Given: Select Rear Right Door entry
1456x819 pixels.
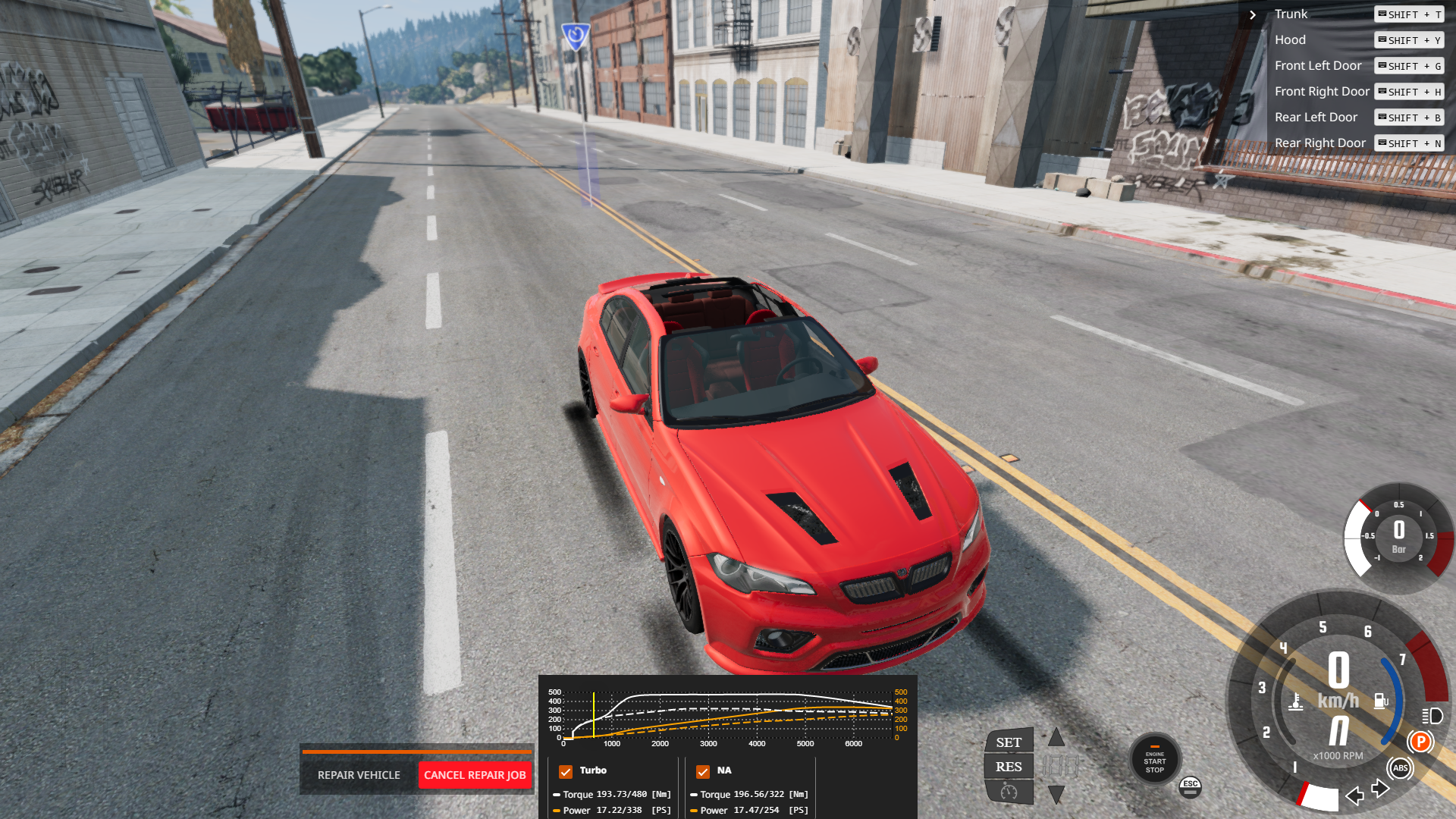Looking at the screenshot, I should 1319,143.
